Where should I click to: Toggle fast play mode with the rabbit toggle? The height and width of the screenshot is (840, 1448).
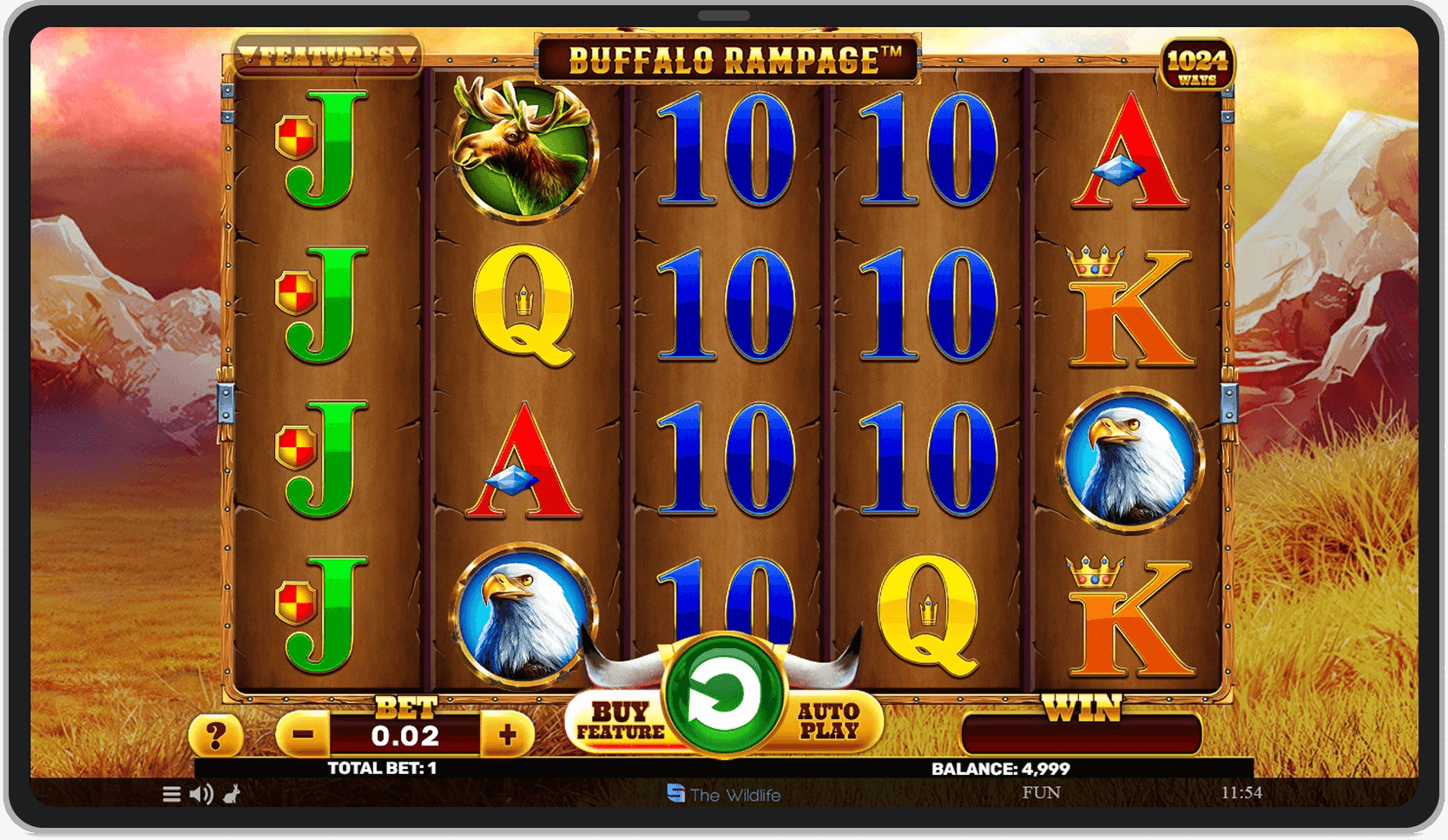230,793
